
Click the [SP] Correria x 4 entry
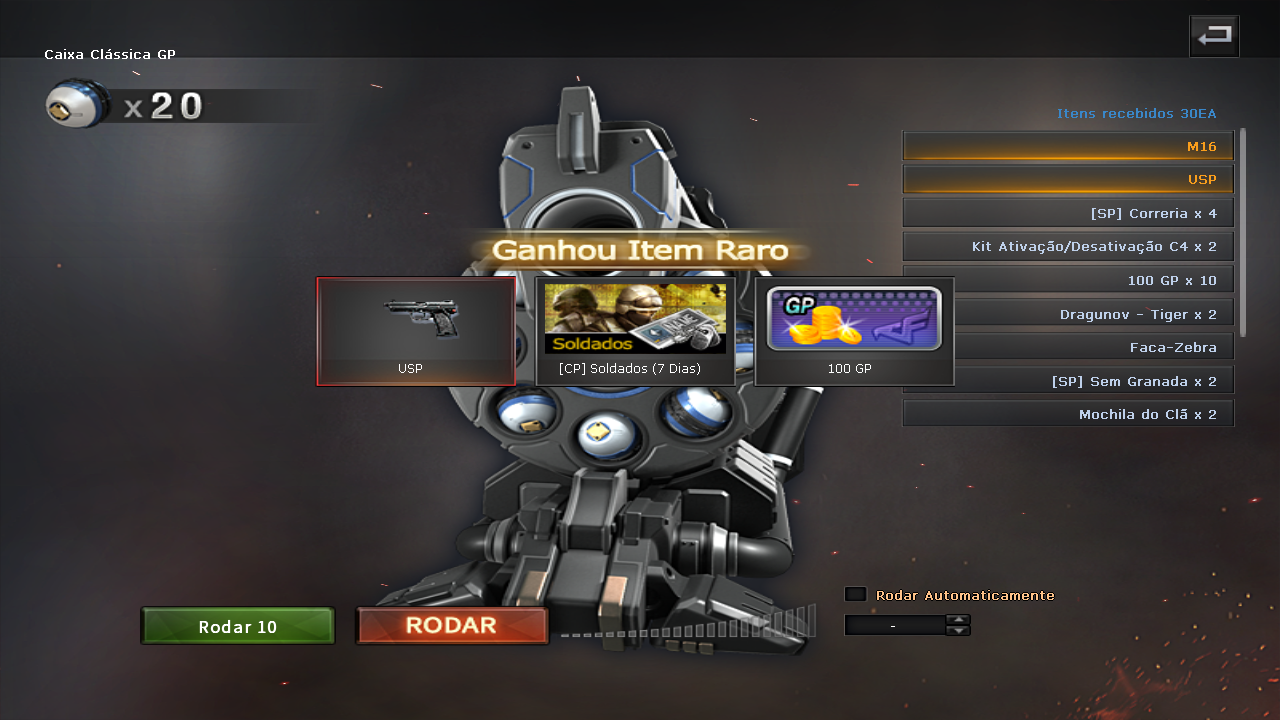(1068, 213)
